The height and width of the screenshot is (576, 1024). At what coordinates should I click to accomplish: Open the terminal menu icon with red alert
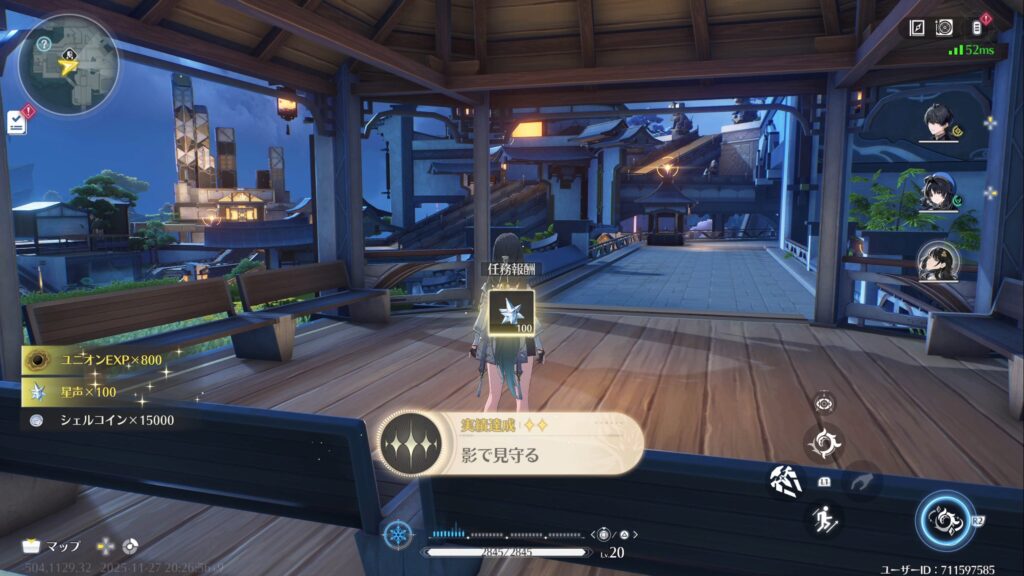pyautogui.click(x=977, y=28)
